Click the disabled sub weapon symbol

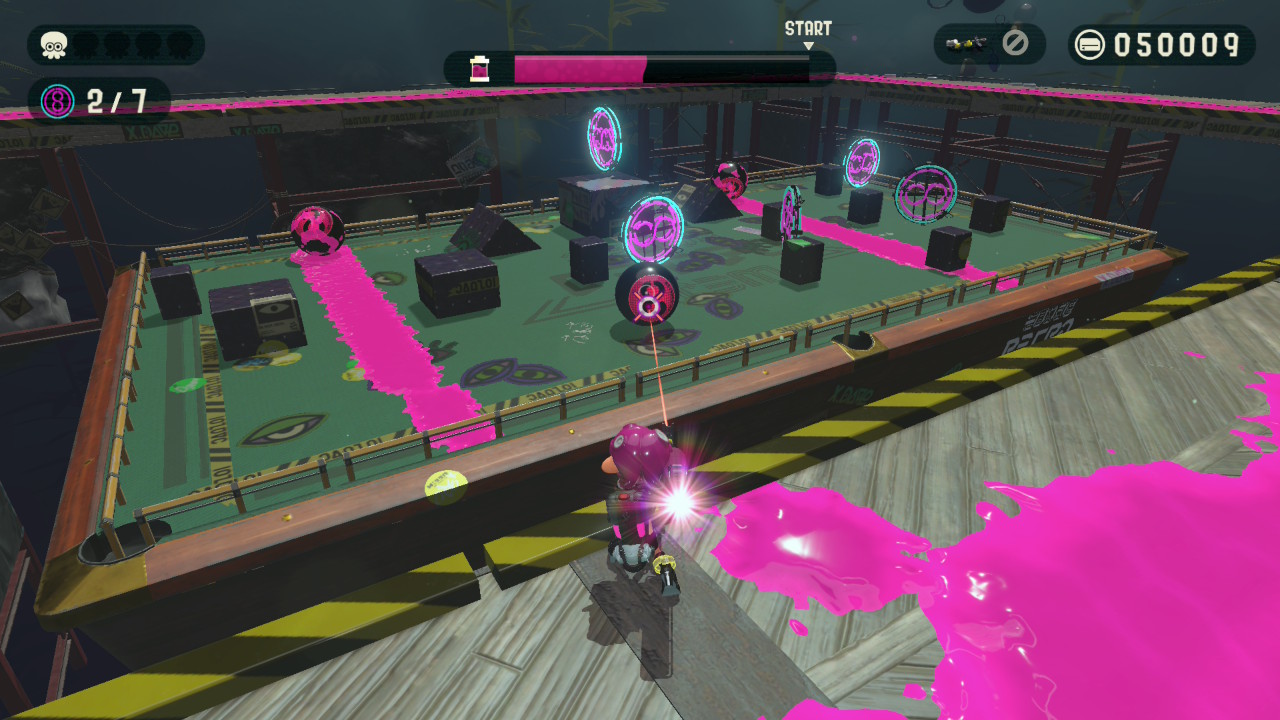(1015, 44)
